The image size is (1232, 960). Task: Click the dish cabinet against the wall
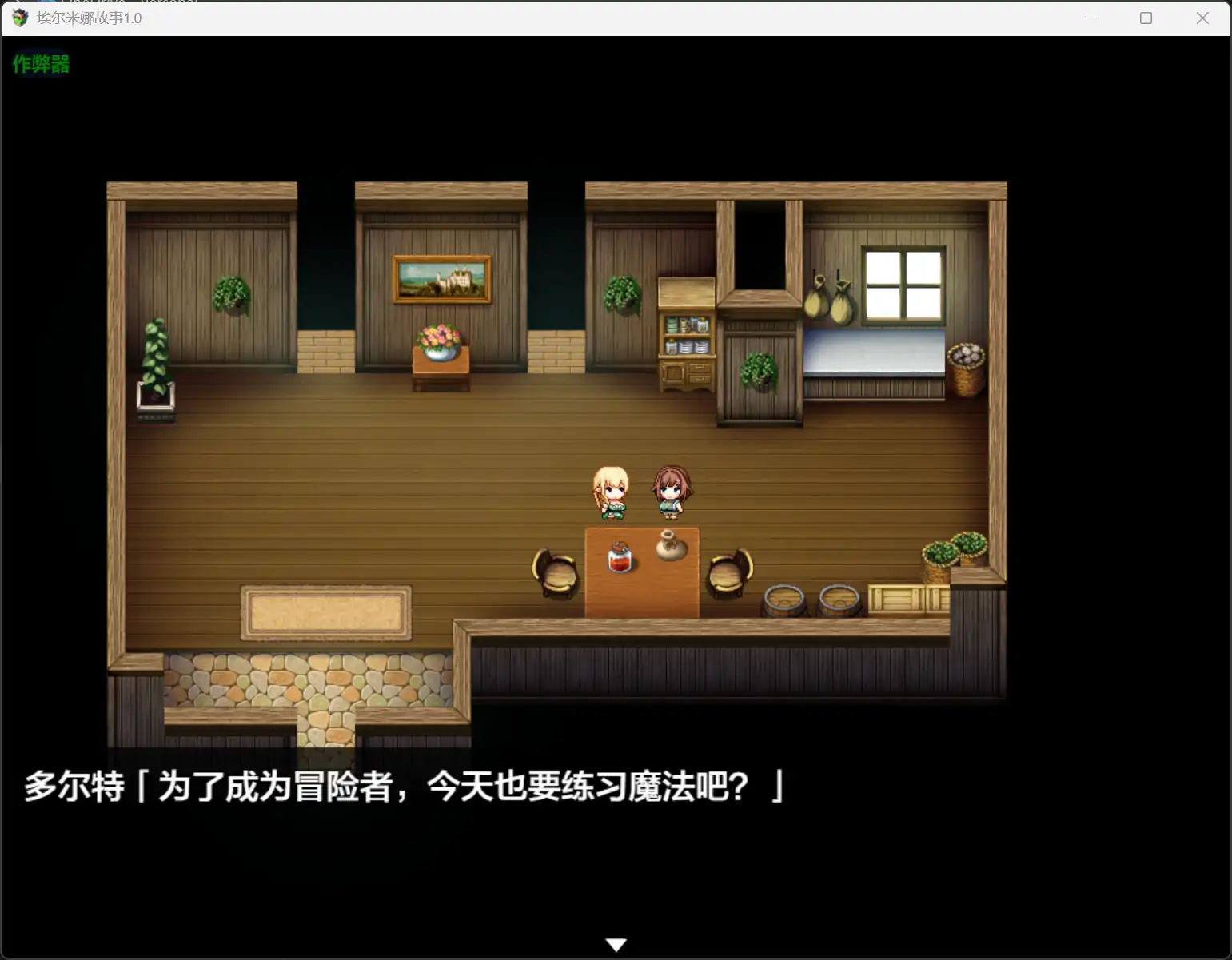pyautogui.click(x=686, y=336)
